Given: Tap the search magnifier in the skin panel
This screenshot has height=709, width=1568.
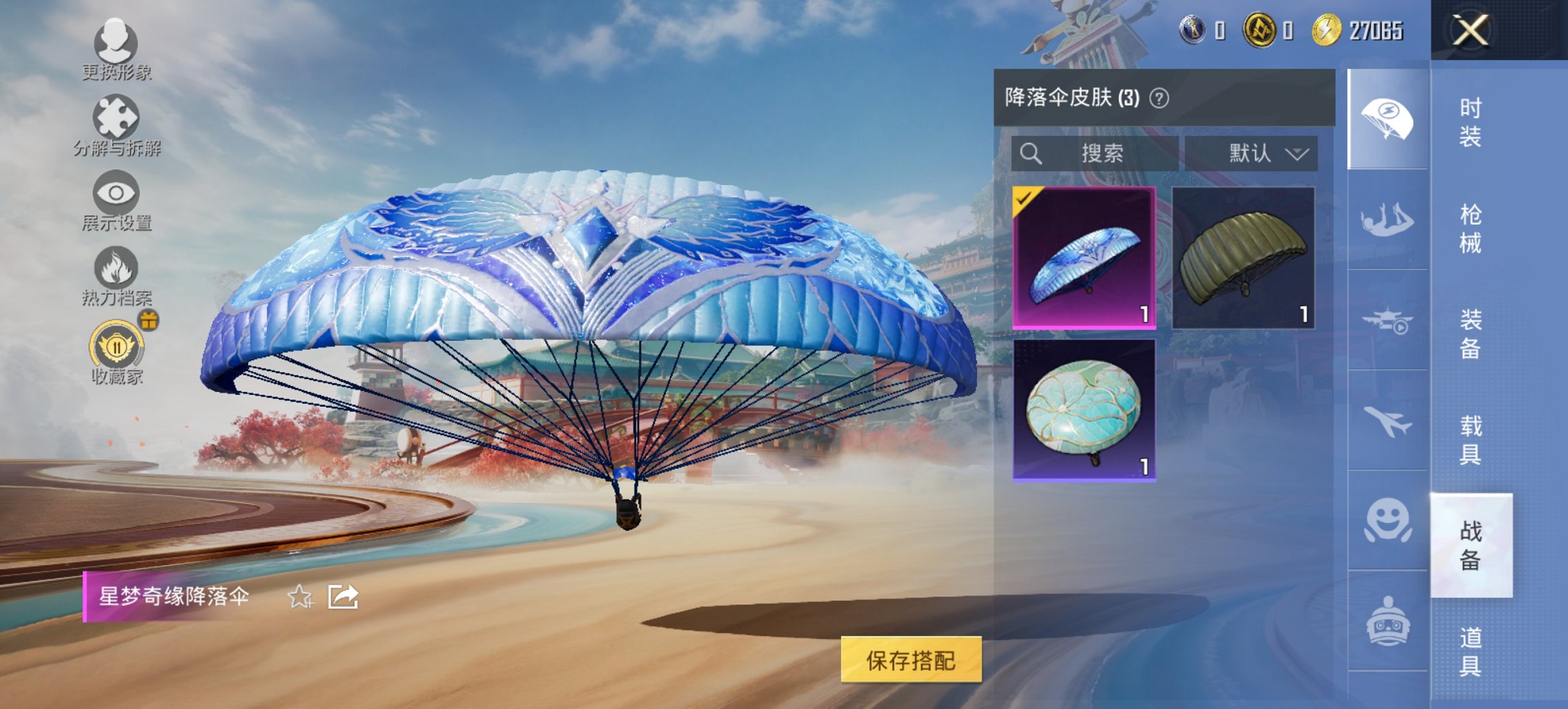Looking at the screenshot, I should pyautogui.click(x=1032, y=153).
